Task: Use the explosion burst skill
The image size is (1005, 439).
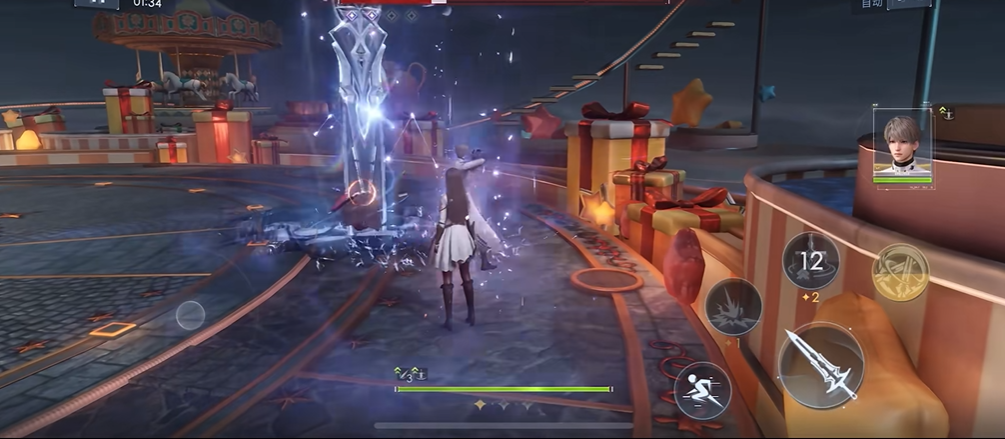Action: pos(733,306)
